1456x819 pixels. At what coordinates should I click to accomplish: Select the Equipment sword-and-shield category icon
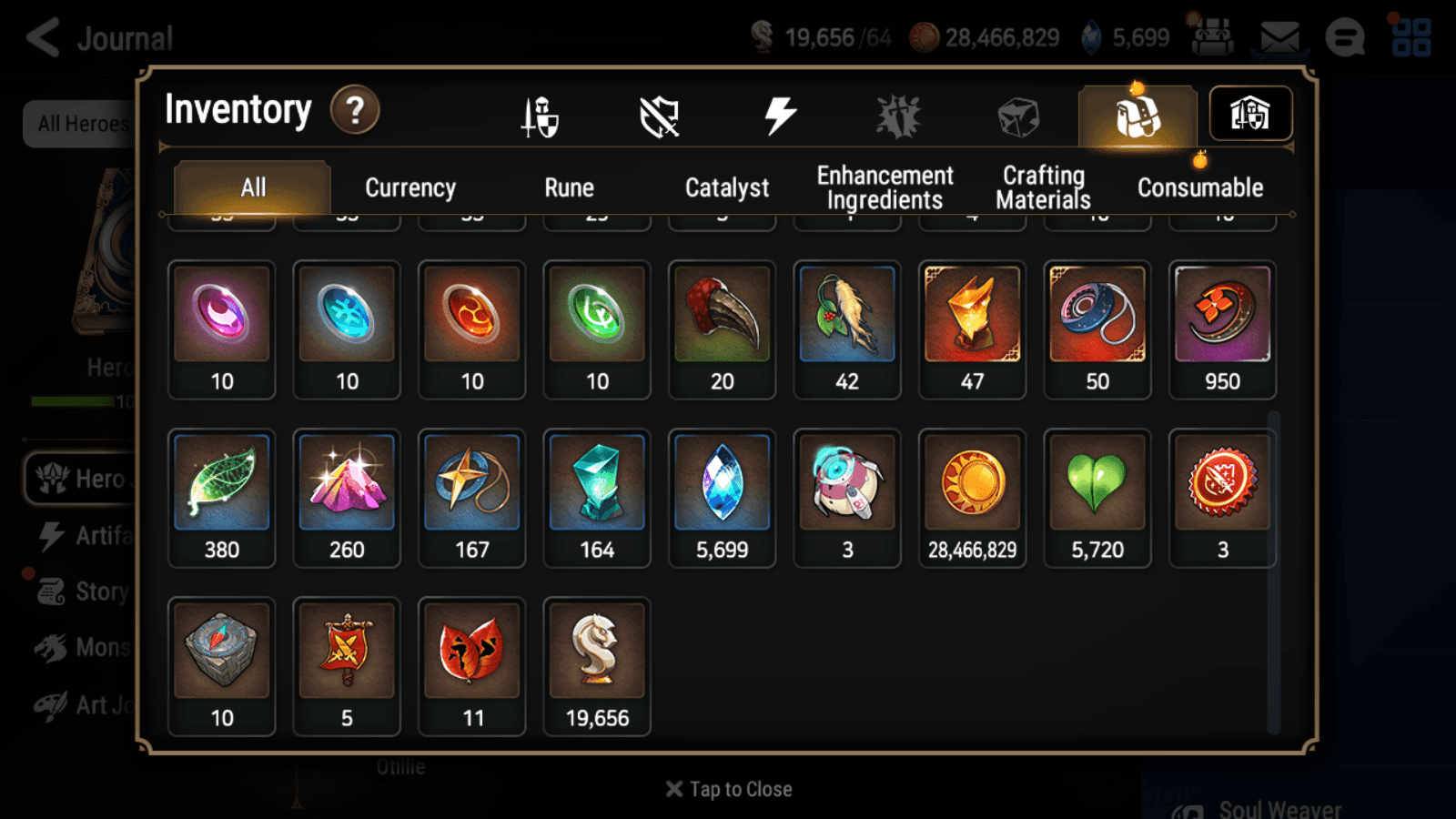[x=537, y=116]
